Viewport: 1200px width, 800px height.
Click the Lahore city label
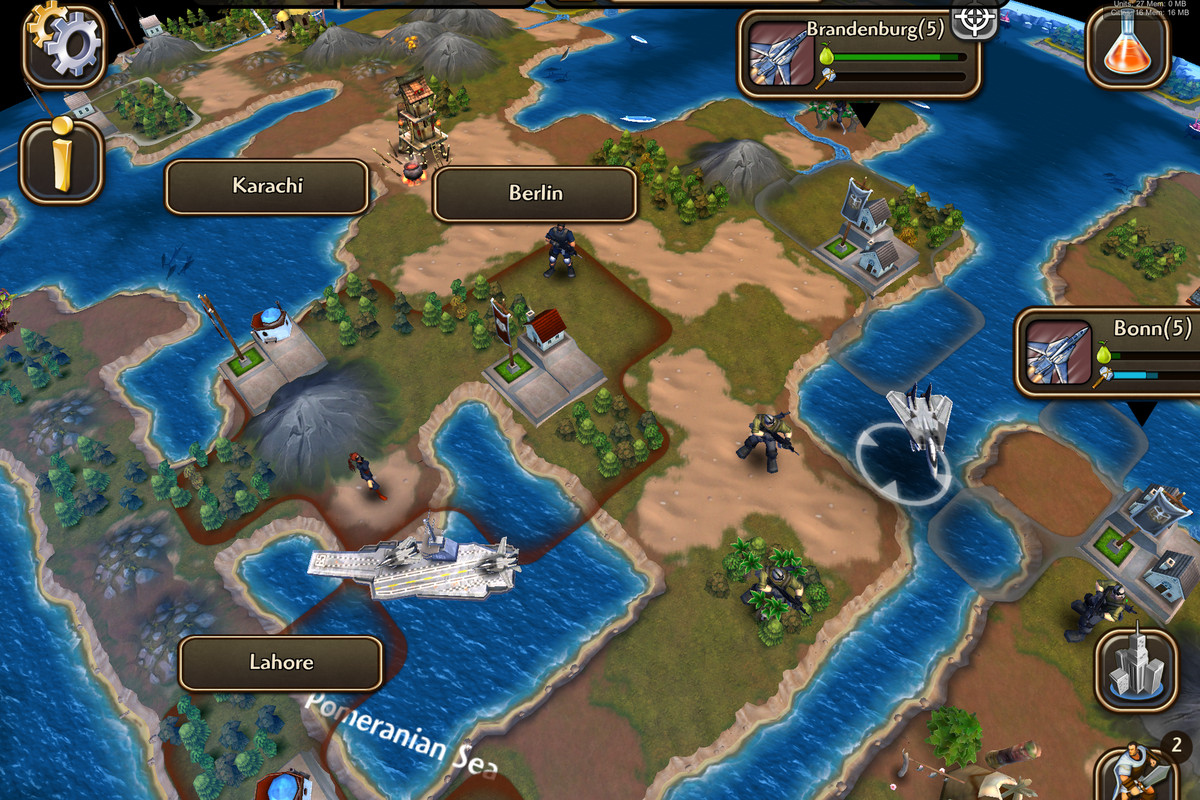(281, 663)
